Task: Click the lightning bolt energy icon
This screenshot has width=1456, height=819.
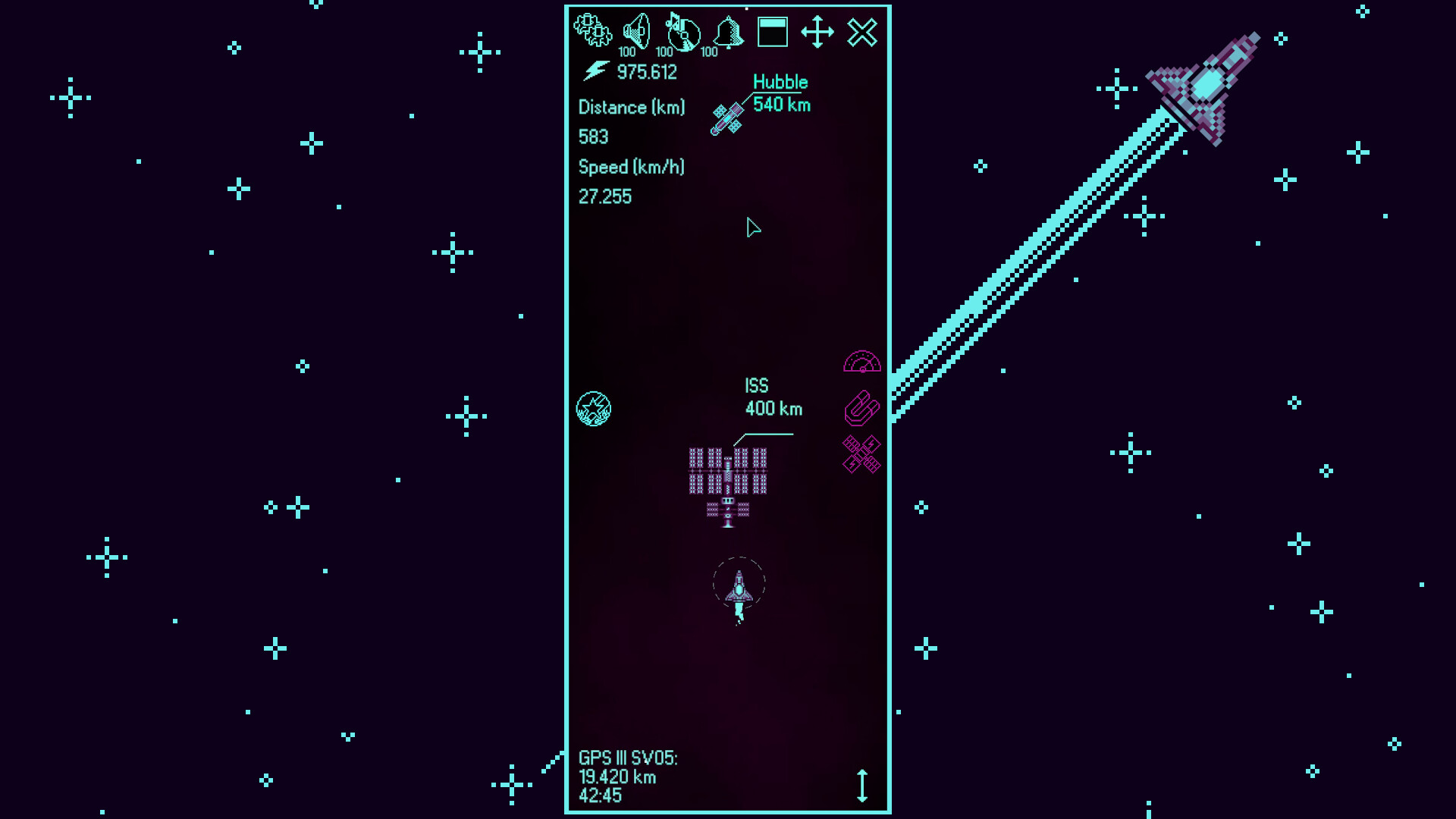Action: point(596,72)
